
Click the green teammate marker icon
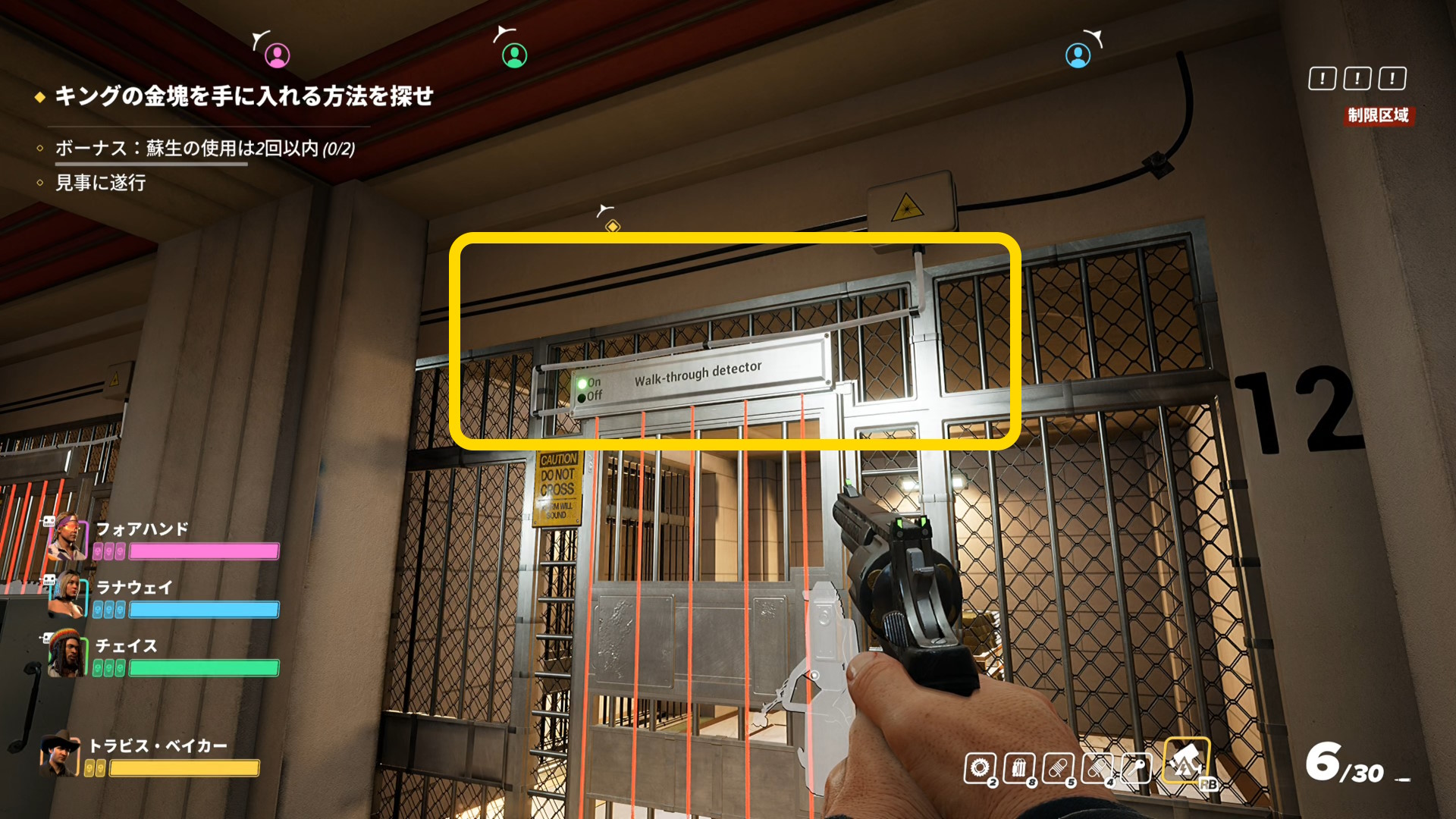click(x=514, y=55)
